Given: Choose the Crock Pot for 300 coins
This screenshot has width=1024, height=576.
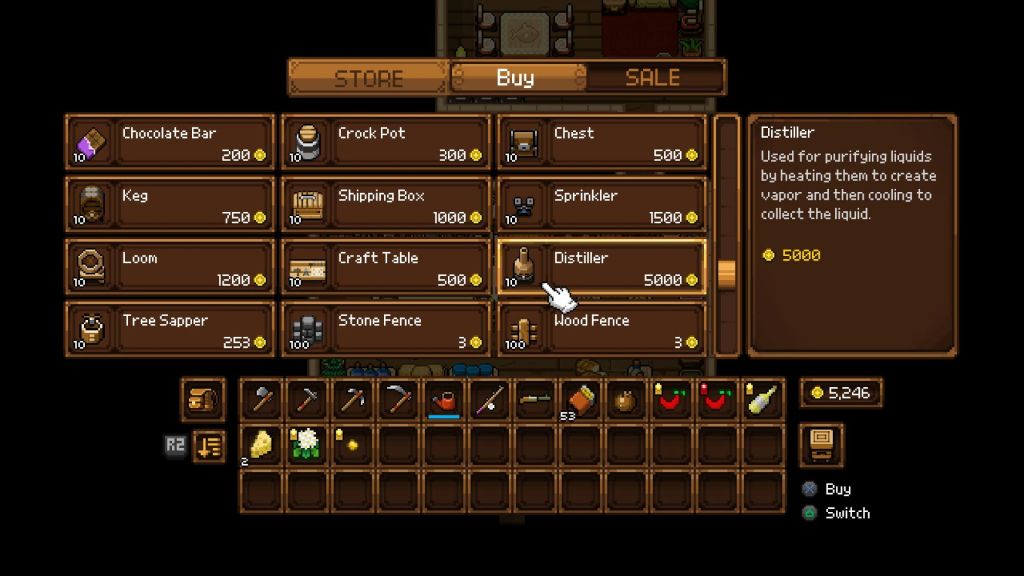Looking at the screenshot, I should tap(385, 143).
